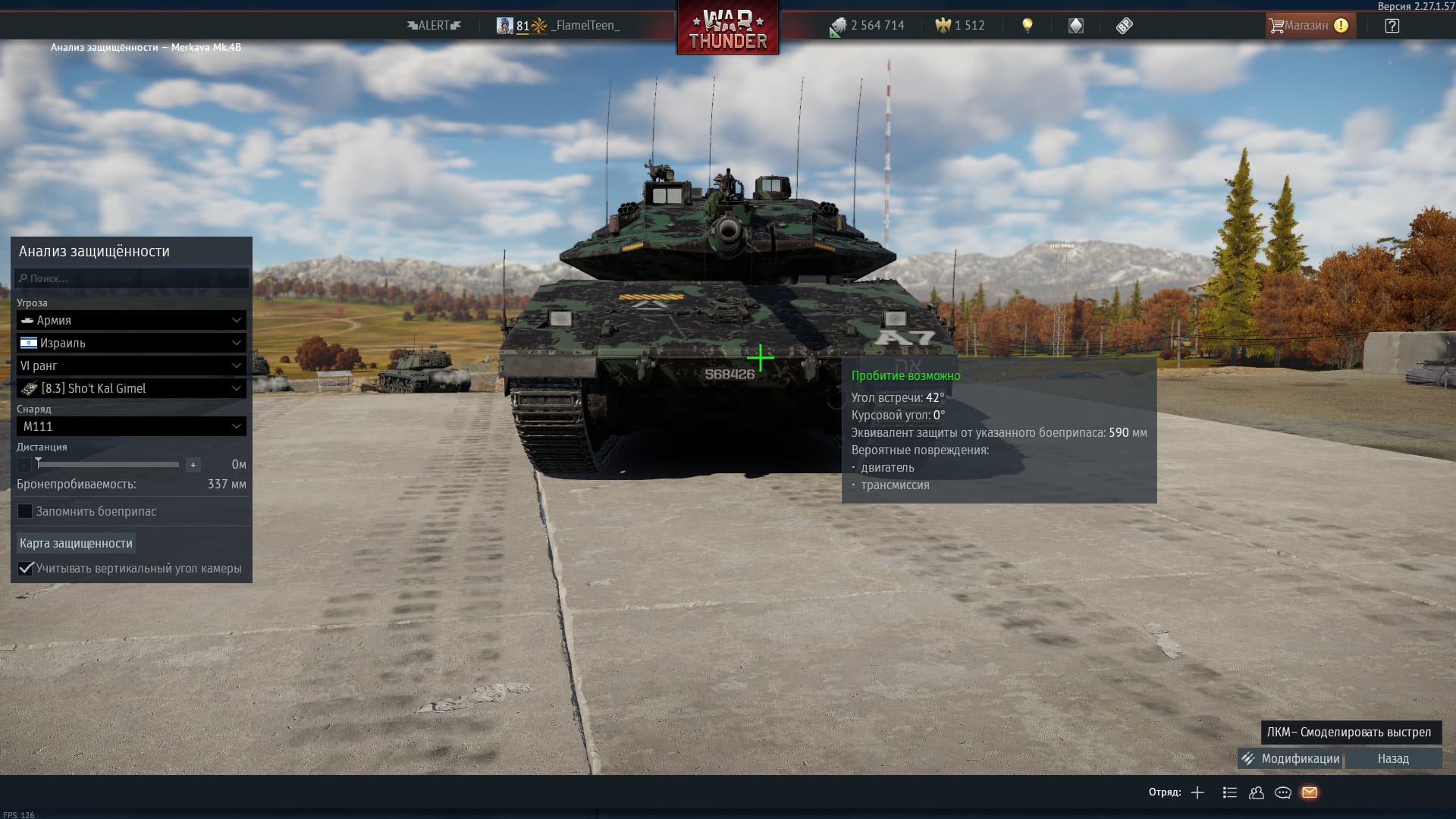This screenshot has height=819, width=1456.
Task: Click the distance slider handle
Action: coord(39,463)
